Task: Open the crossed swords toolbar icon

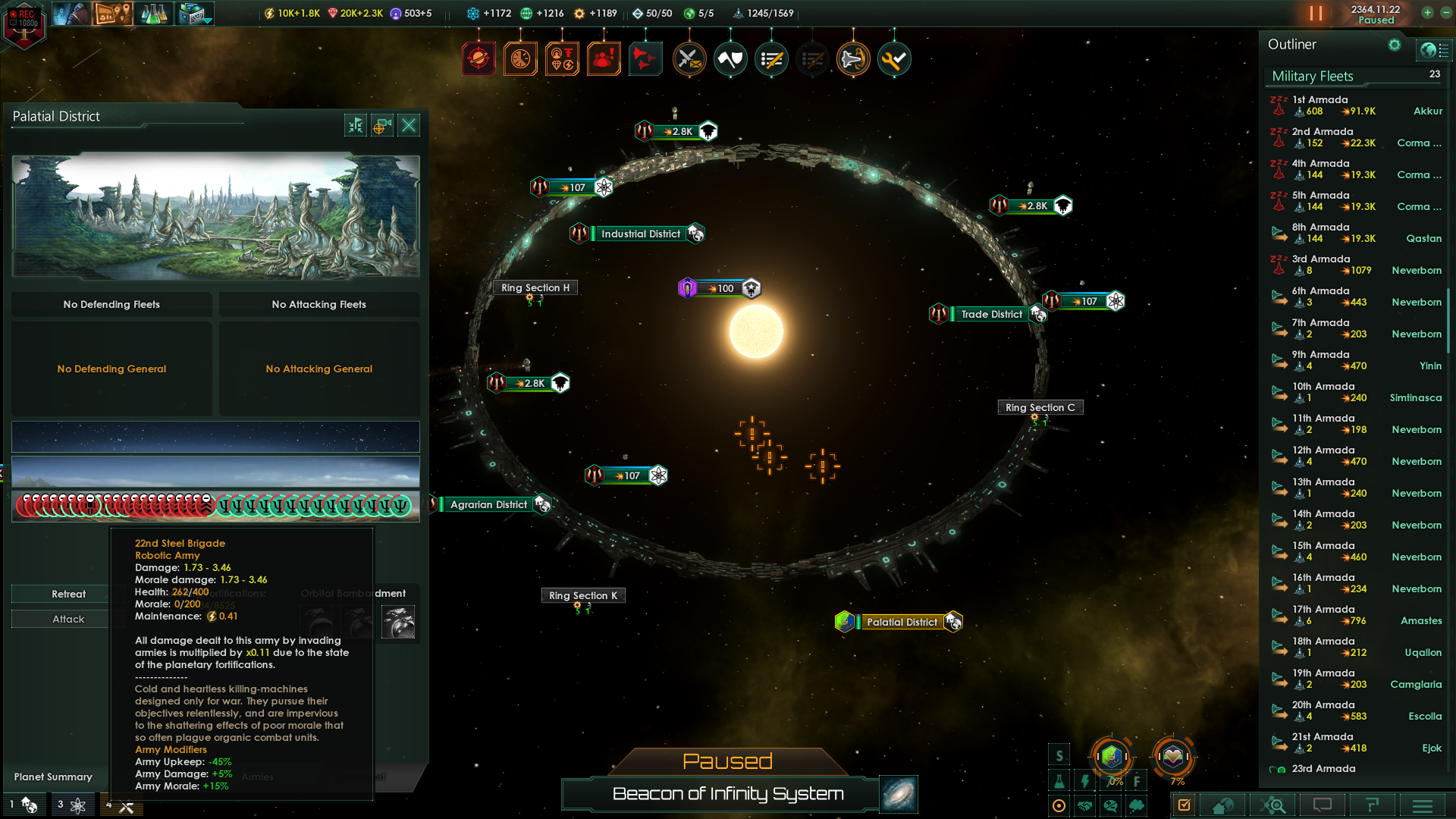Action: [x=689, y=59]
